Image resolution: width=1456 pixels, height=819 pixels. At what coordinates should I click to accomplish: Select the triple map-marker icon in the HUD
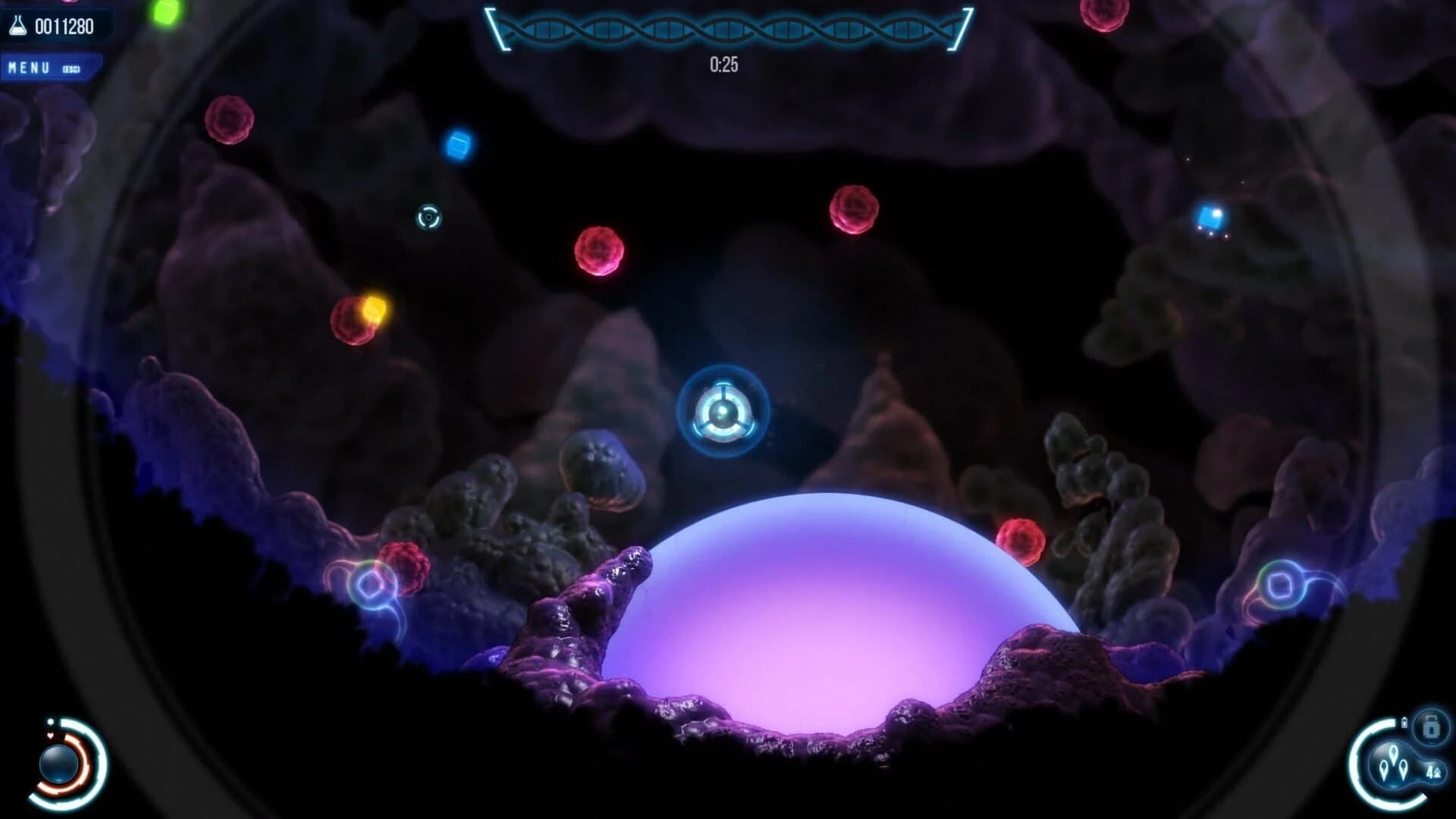coord(1393,764)
